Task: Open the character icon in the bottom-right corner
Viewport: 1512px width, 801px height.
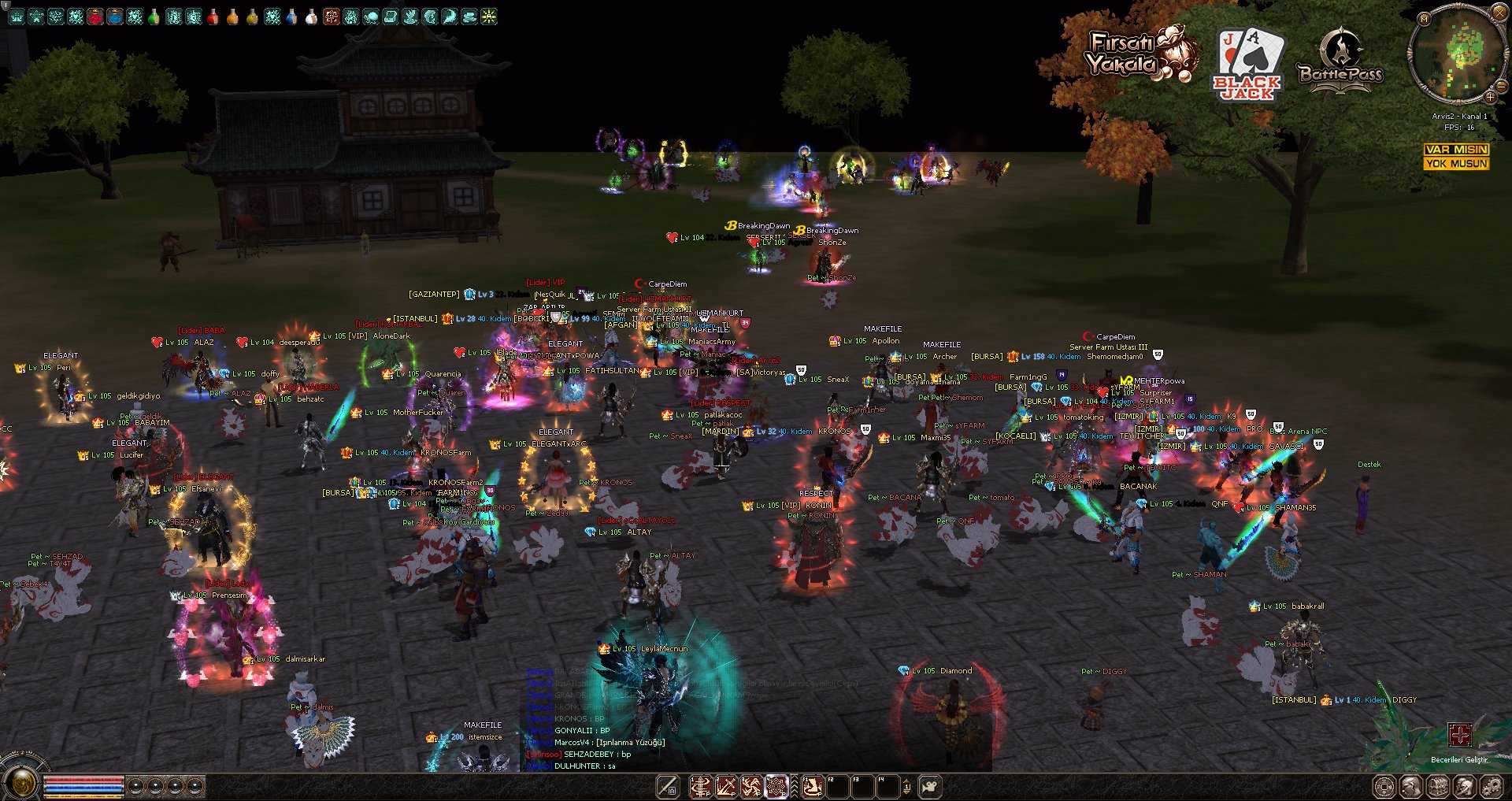Action: click(x=1410, y=786)
